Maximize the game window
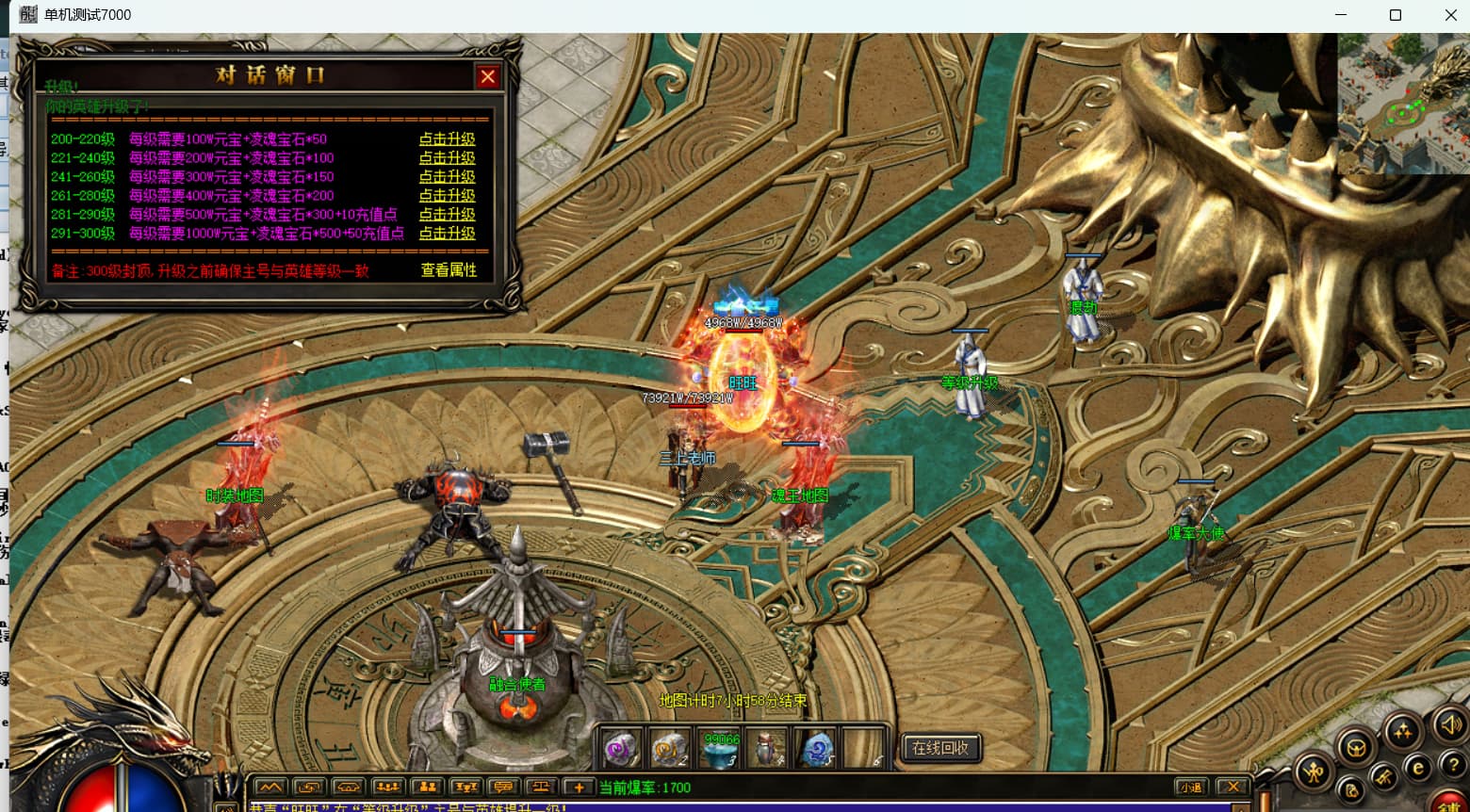 (1396, 15)
